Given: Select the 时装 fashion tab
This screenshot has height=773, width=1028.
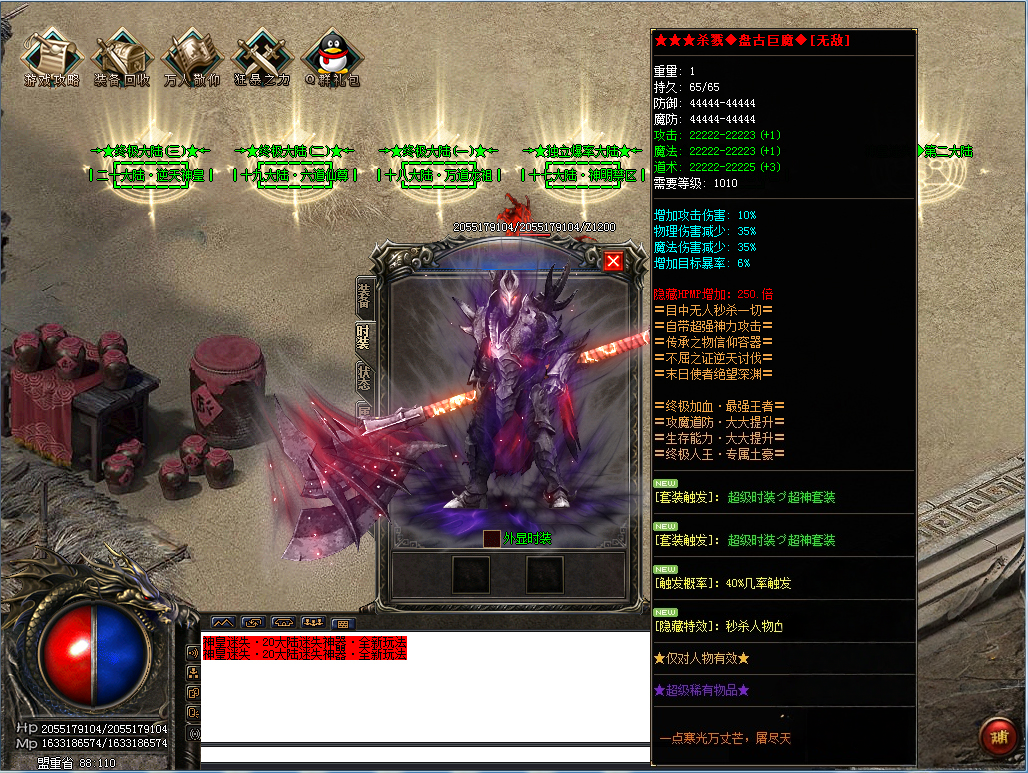Looking at the screenshot, I should [364, 336].
